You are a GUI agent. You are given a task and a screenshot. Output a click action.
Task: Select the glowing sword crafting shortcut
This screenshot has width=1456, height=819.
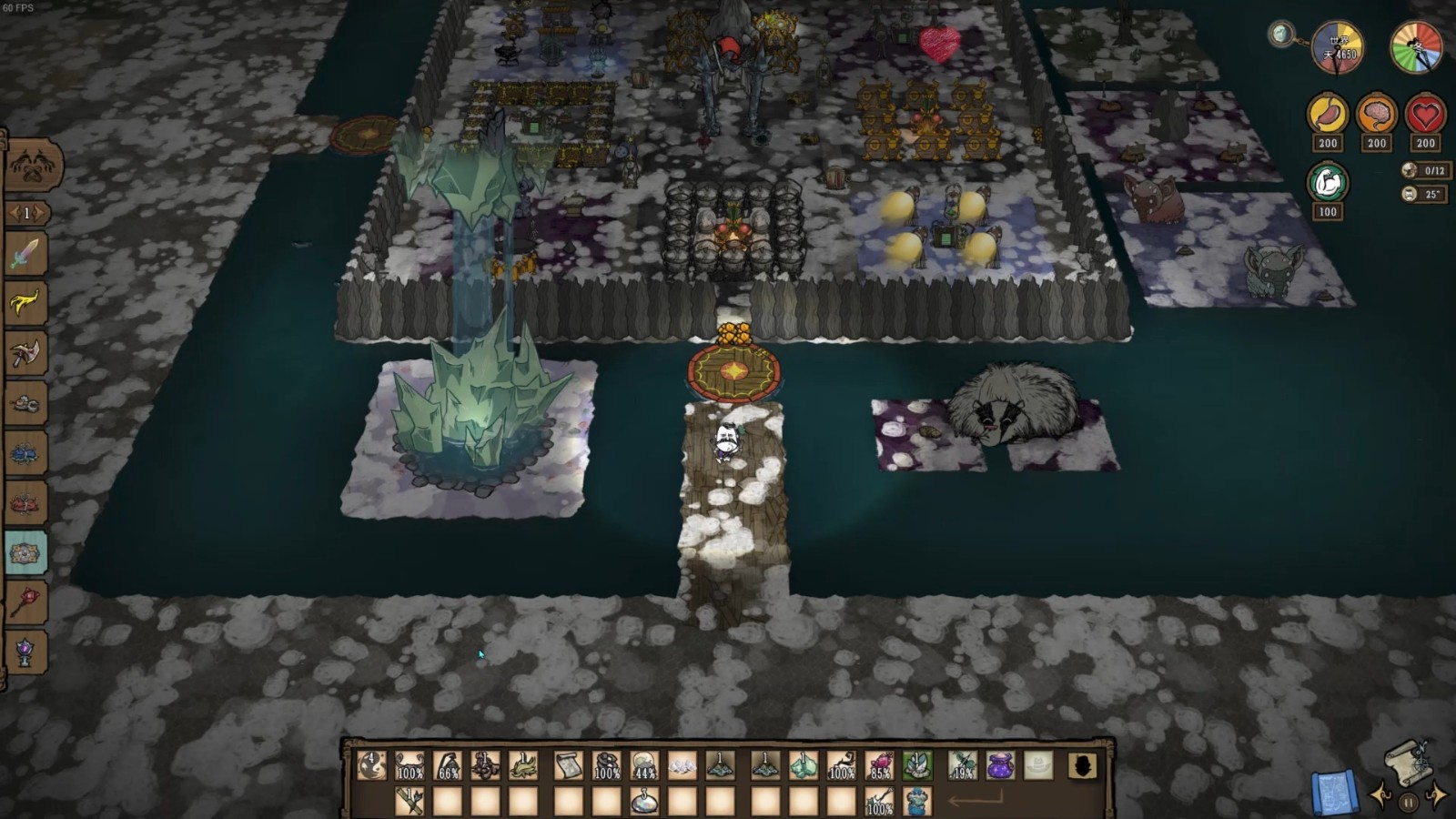click(25, 254)
